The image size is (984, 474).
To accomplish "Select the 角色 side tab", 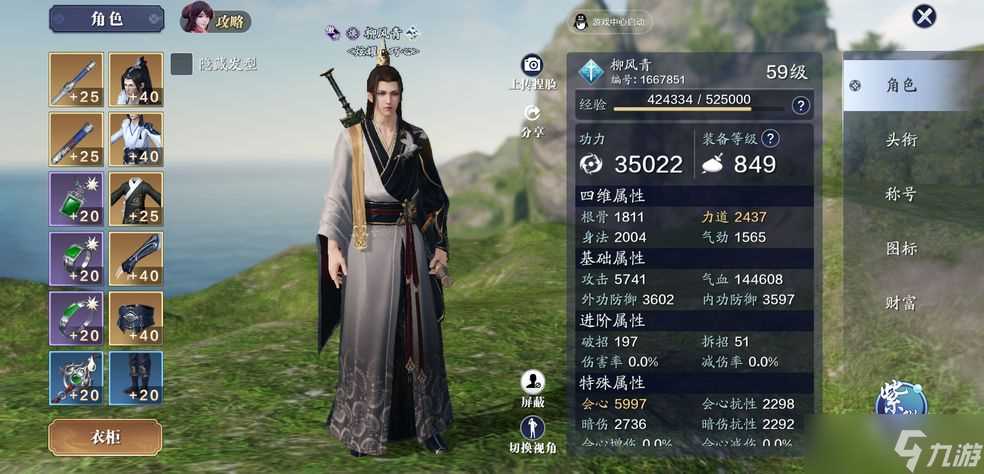I will coord(901,86).
